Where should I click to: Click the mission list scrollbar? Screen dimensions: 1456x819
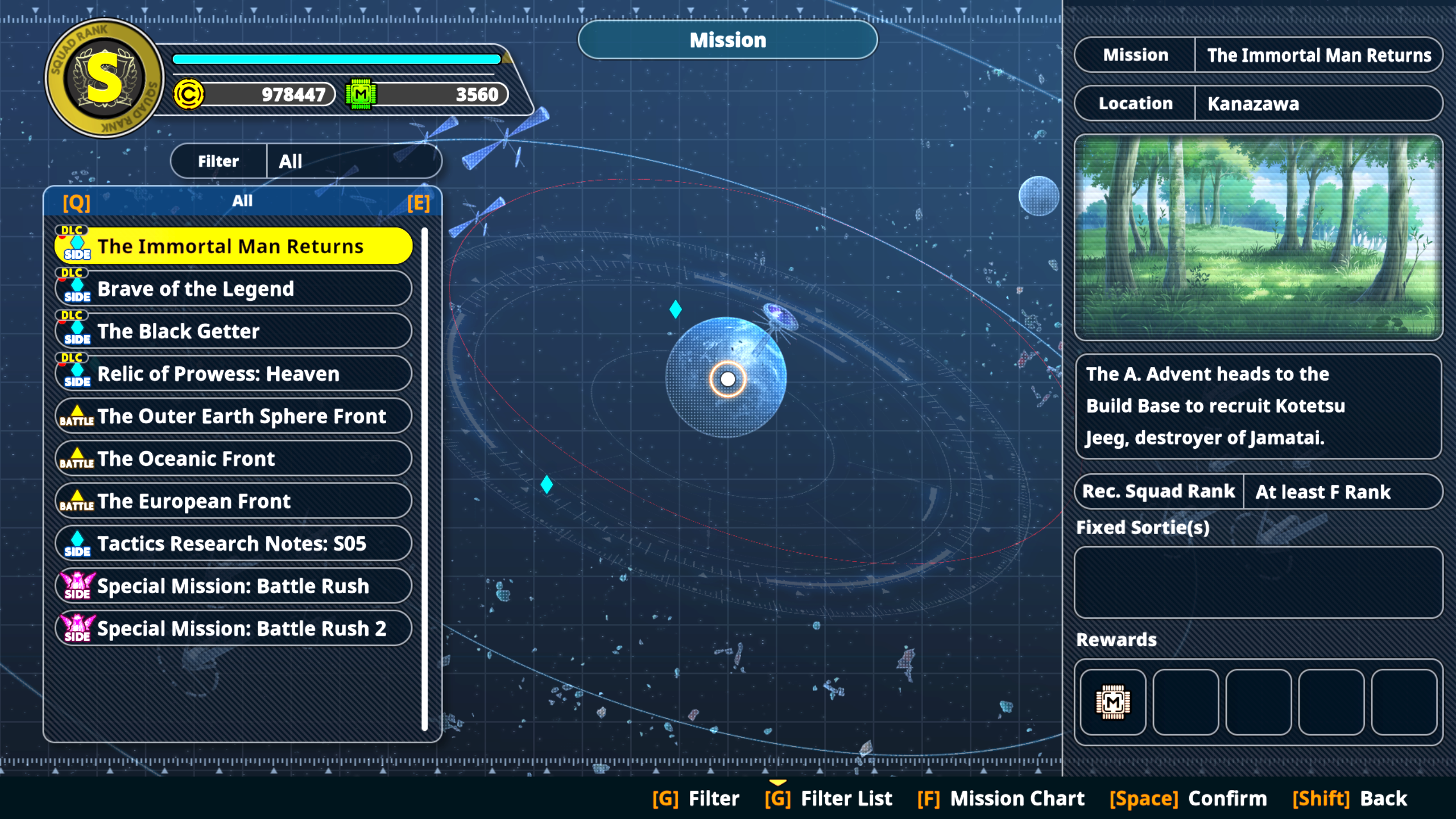point(424,478)
